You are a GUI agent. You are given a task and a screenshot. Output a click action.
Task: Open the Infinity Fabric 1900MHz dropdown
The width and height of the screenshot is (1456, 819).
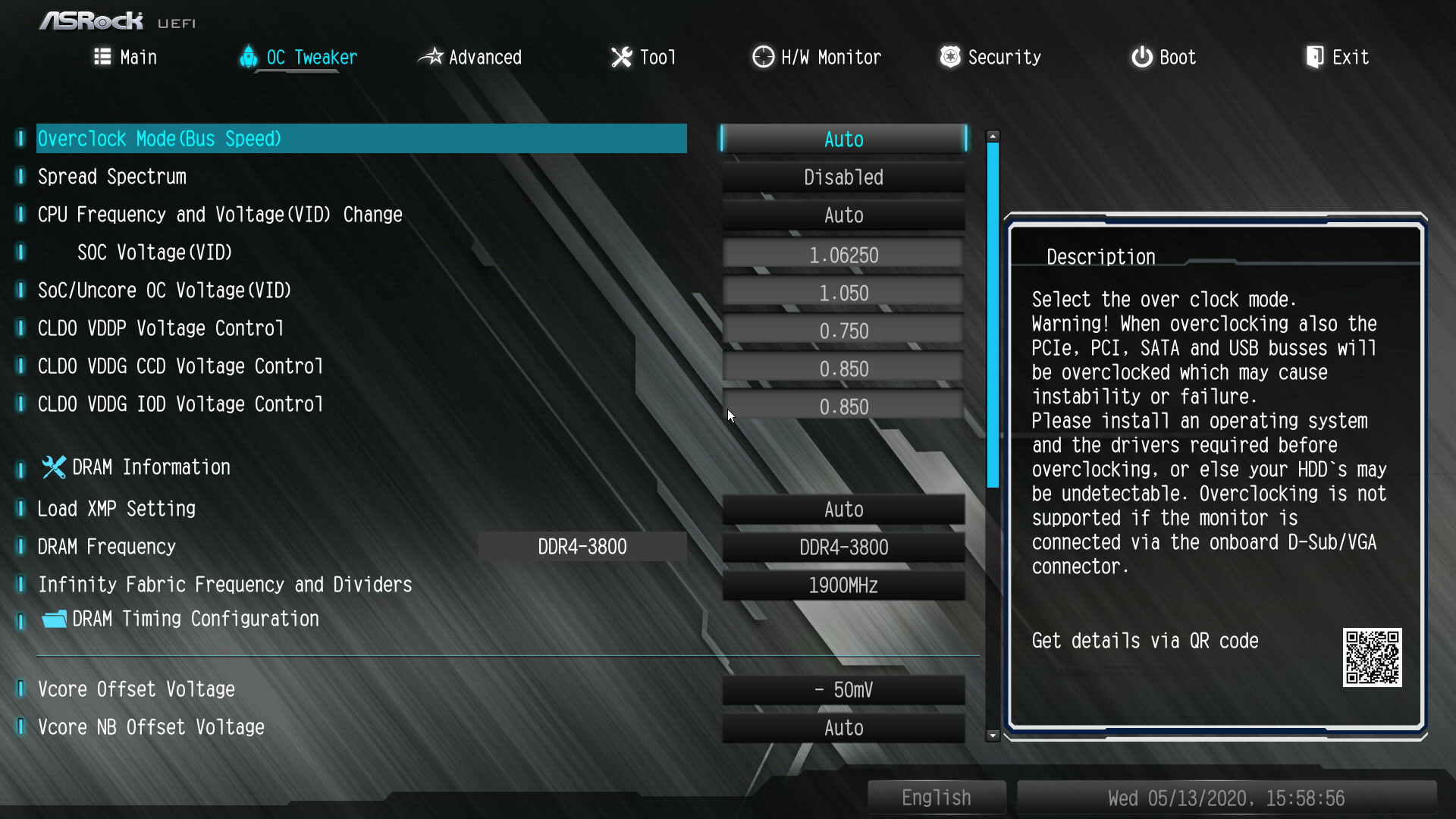tap(843, 585)
